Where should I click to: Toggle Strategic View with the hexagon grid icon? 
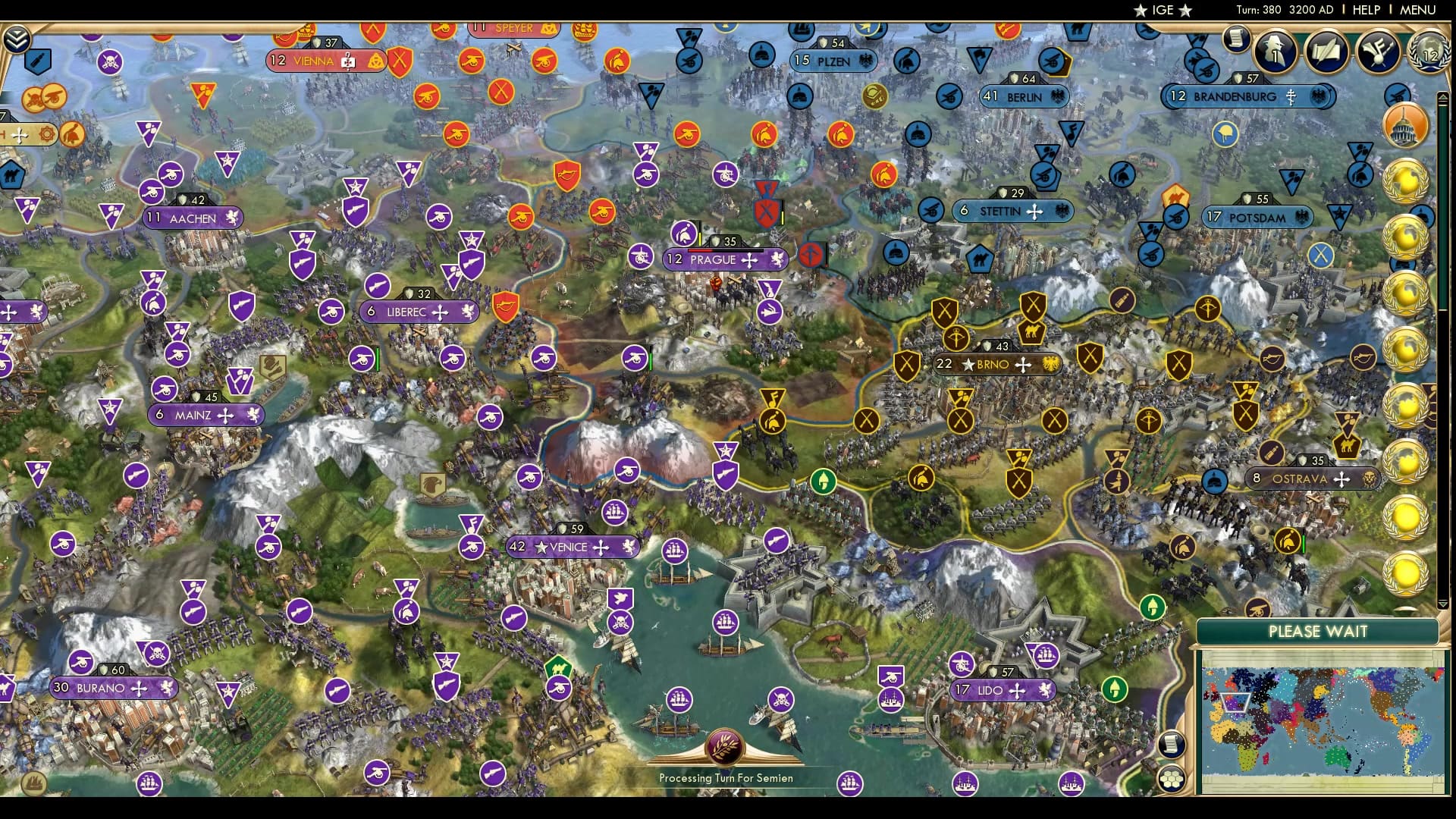click(1172, 778)
